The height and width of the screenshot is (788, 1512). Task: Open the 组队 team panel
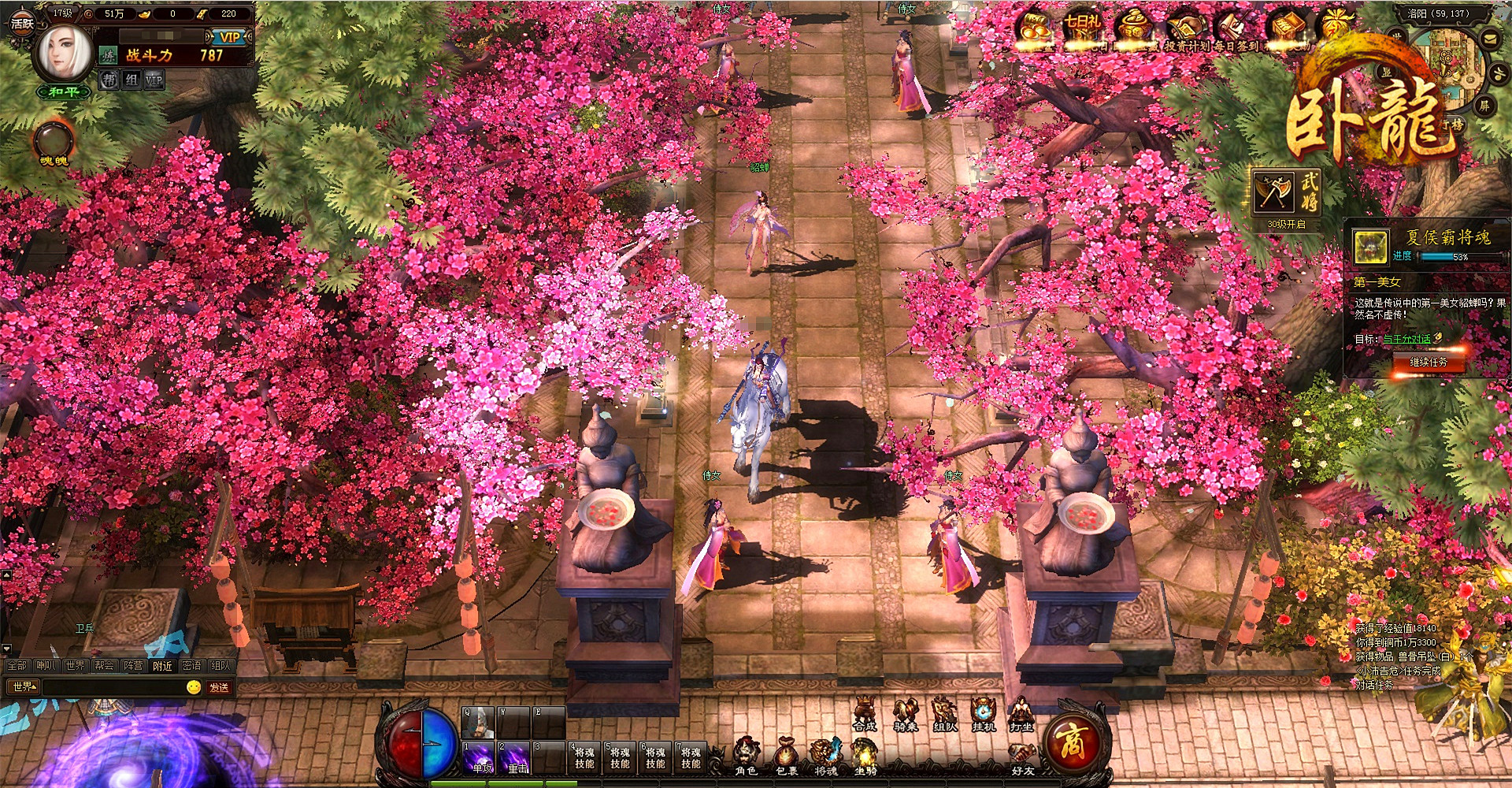pos(943,714)
